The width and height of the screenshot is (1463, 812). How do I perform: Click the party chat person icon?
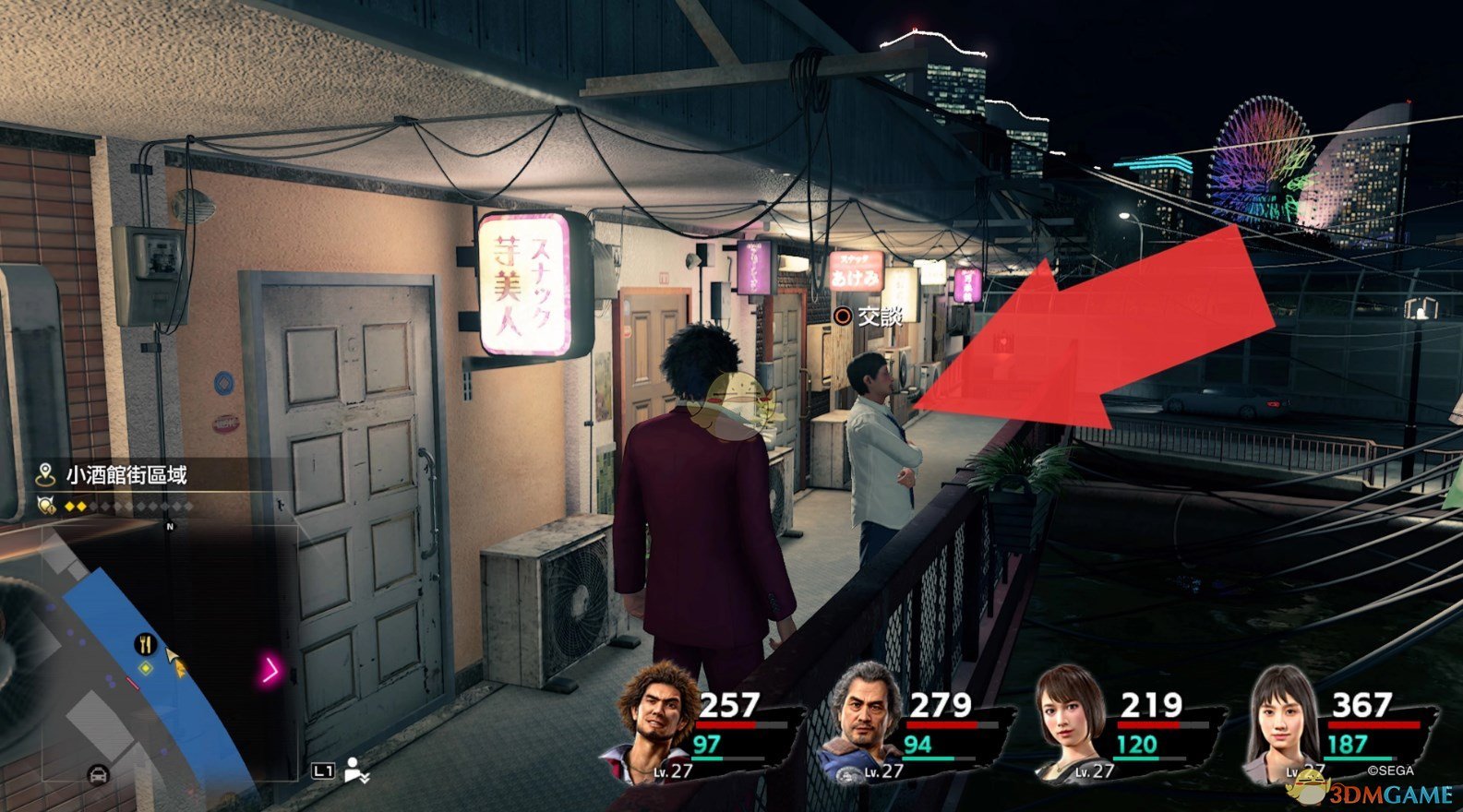coord(357,770)
